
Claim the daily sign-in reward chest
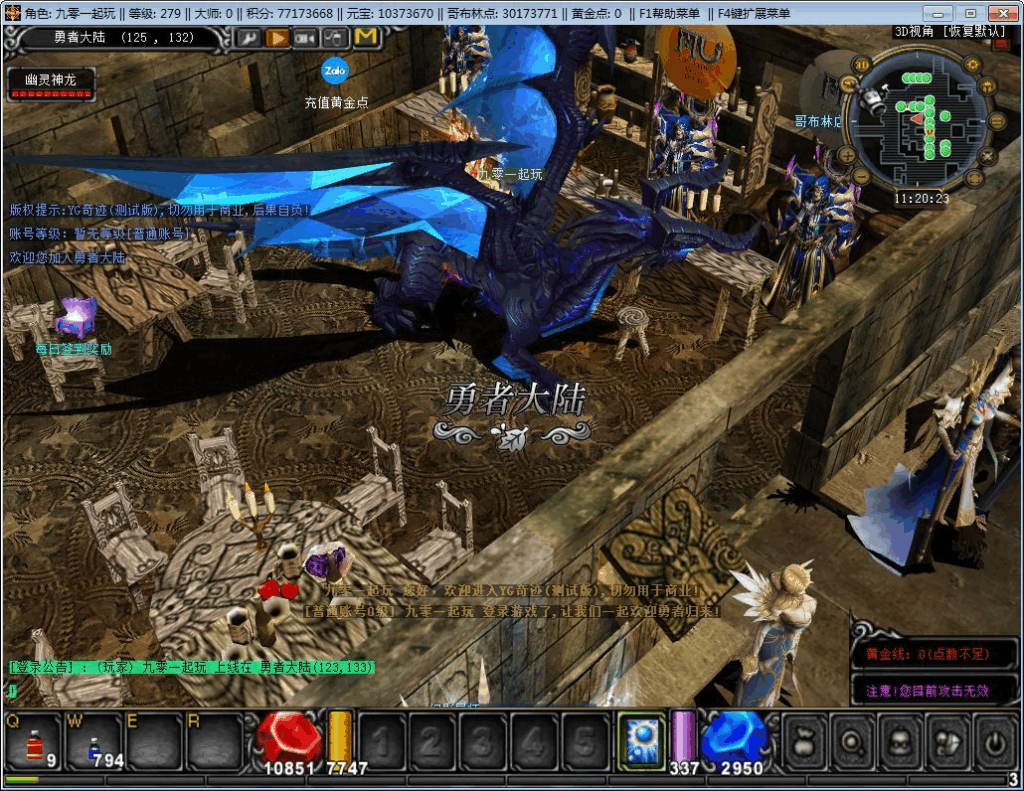75,318
